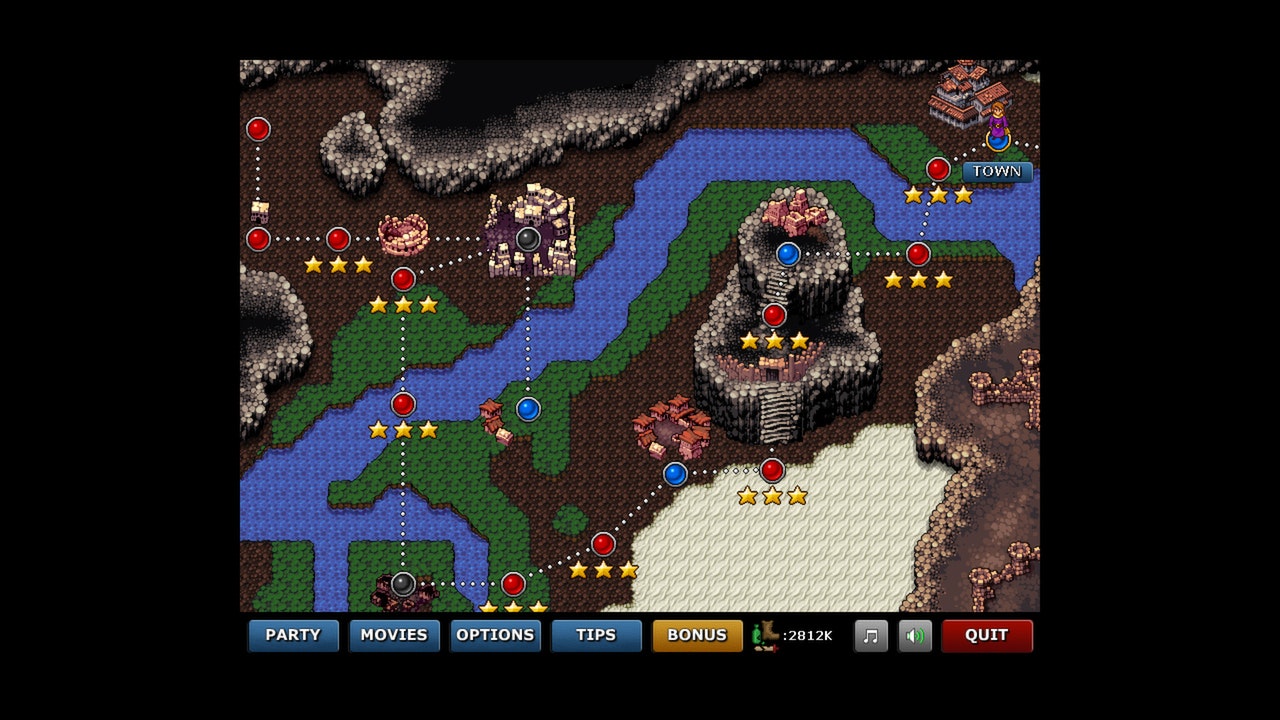Select the grey node on the dark lair
Image resolution: width=1280 pixels, height=720 pixels.
click(x=403, y=584)
